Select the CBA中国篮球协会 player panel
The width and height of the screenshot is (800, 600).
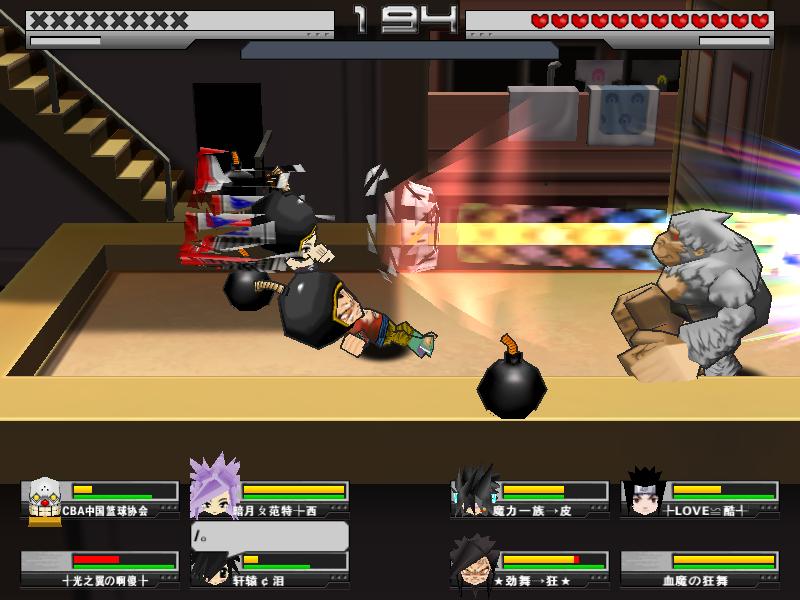pyautogui.click(x=101, y=499)
